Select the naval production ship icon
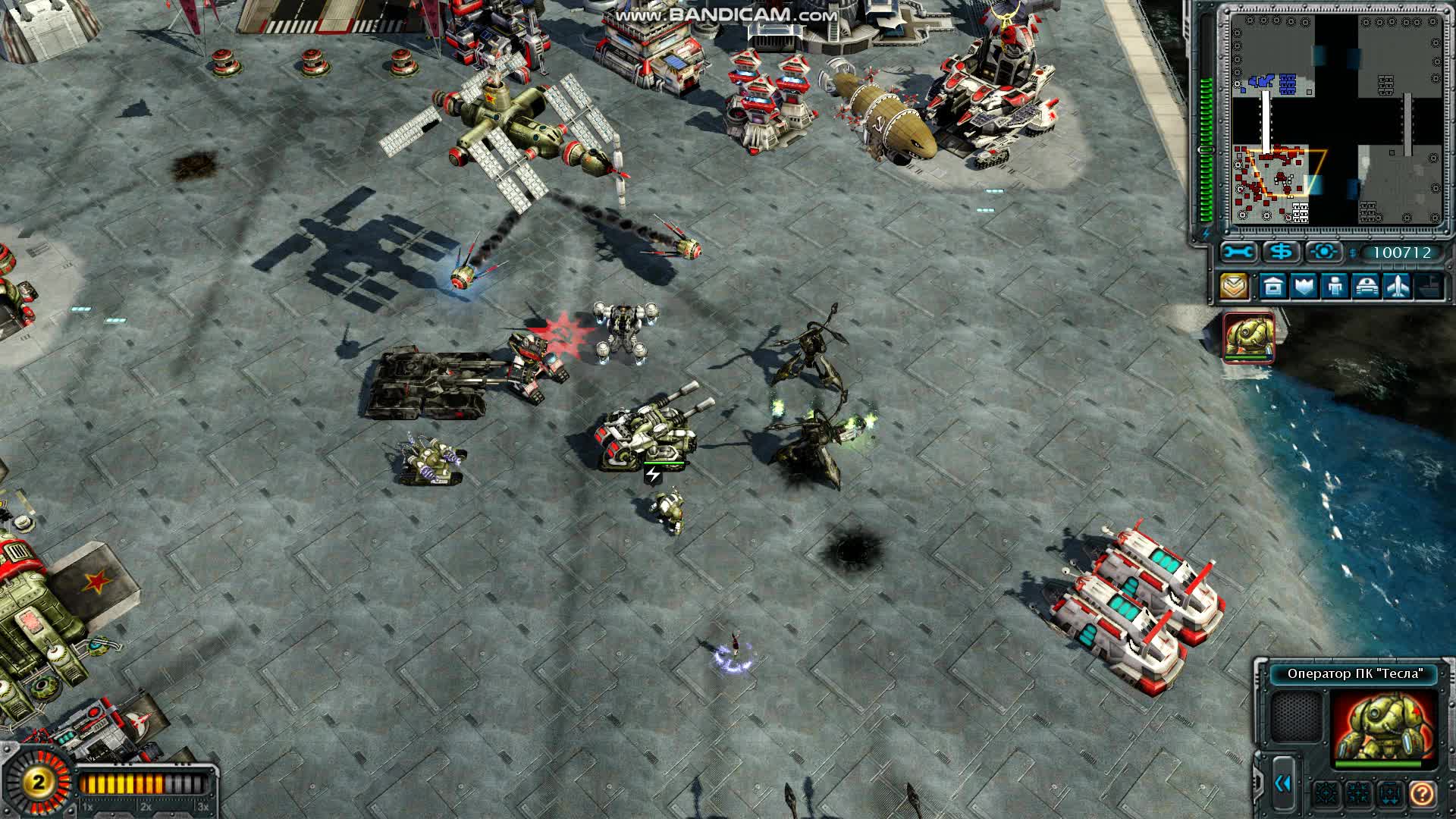This screenshot has height=819, width=1456. (x=1429, y=285)
